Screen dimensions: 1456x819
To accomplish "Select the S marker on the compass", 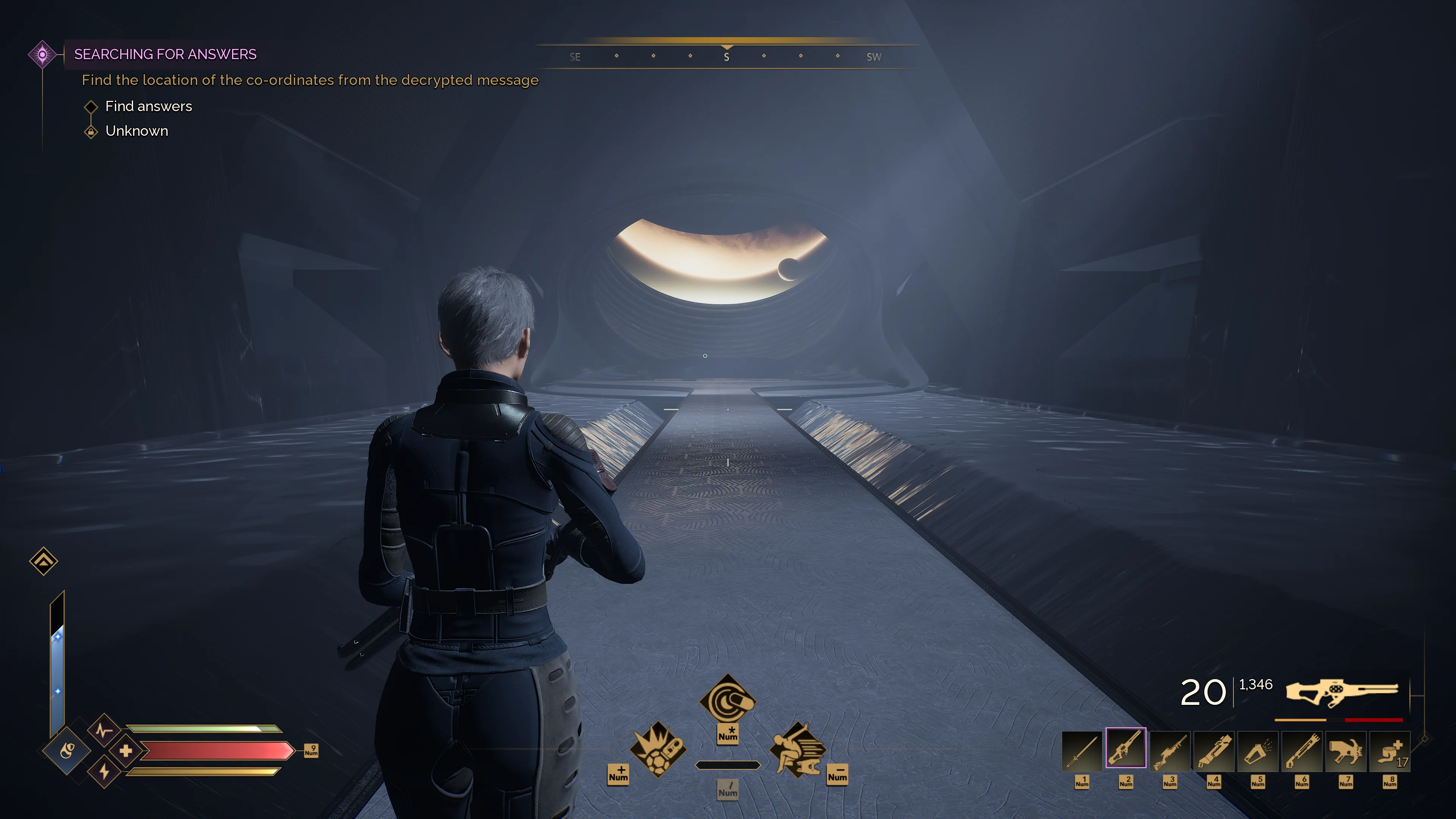I will pyautogui.click(x=727, y=56).
